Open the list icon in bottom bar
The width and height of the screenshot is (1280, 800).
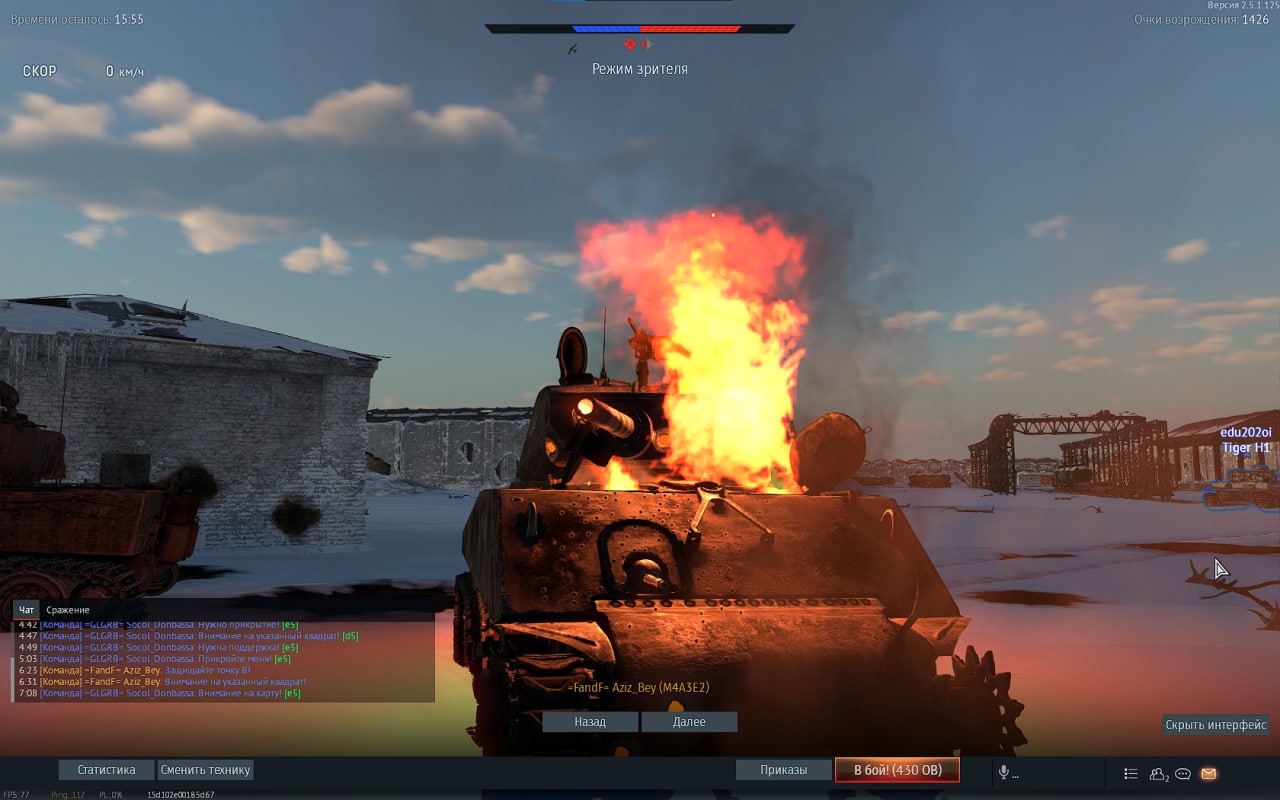[x=1131, y=773]
